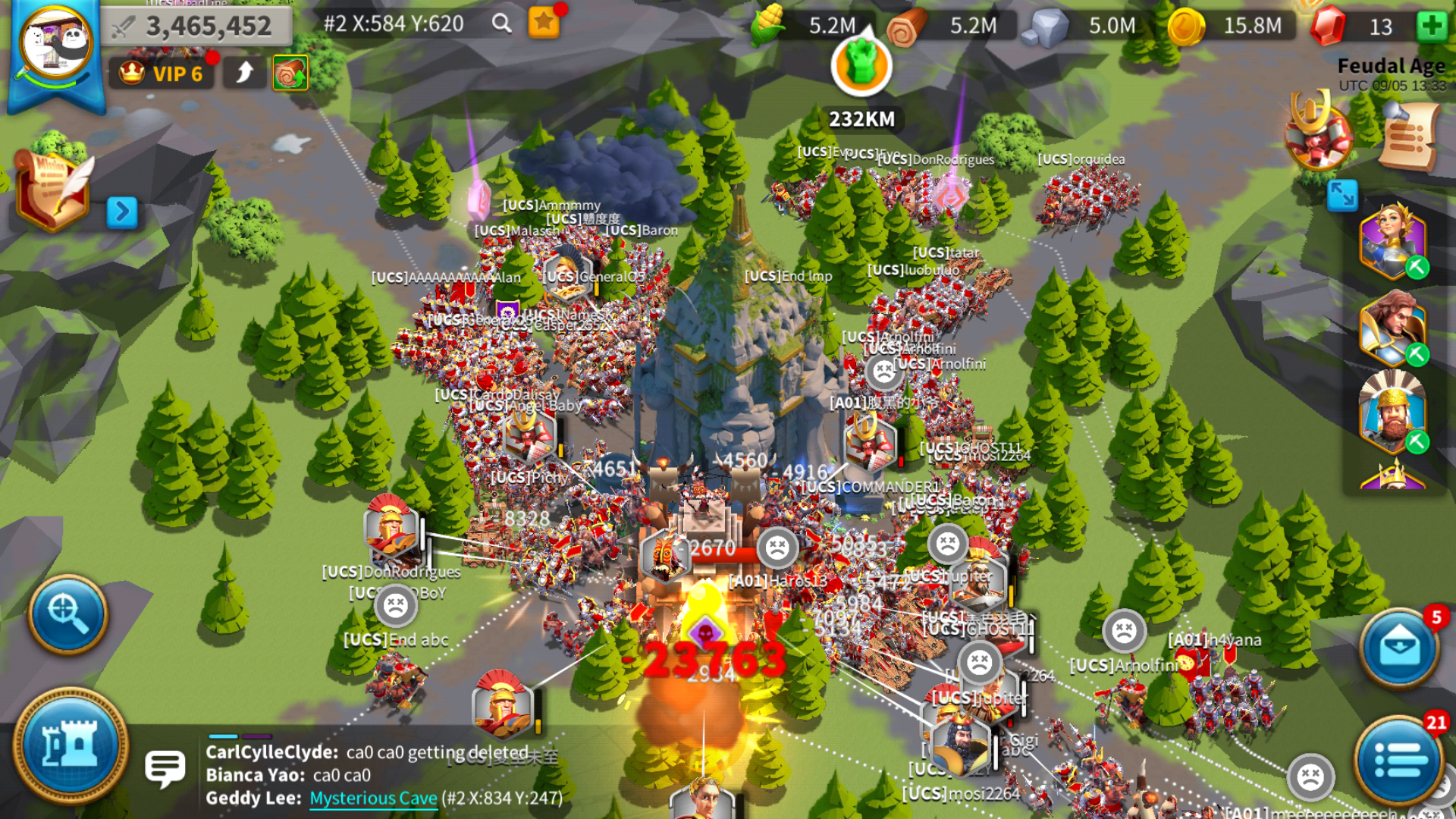Image resolution: width=1456 pixels, height=819 pixels.
Task: Follow the Mysterious Cave coordinates link
Action: point(373,798)
